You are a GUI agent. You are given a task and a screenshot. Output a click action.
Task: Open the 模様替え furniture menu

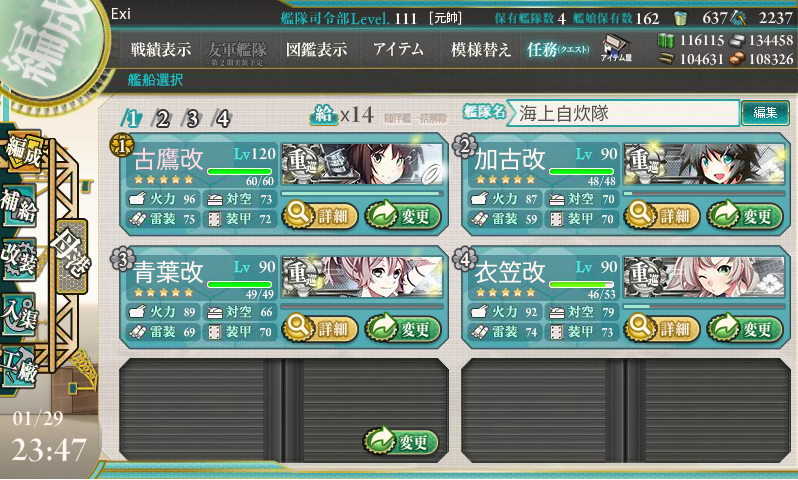[480, 49]
